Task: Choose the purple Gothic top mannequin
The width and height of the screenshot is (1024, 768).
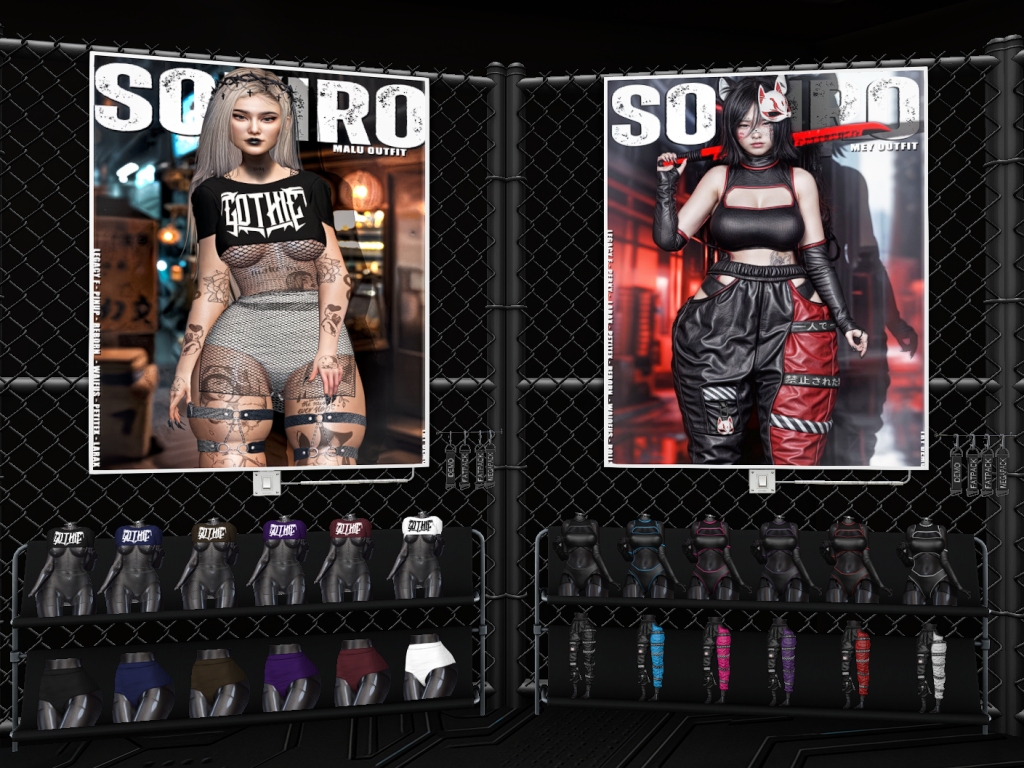Action: (282, 560)
